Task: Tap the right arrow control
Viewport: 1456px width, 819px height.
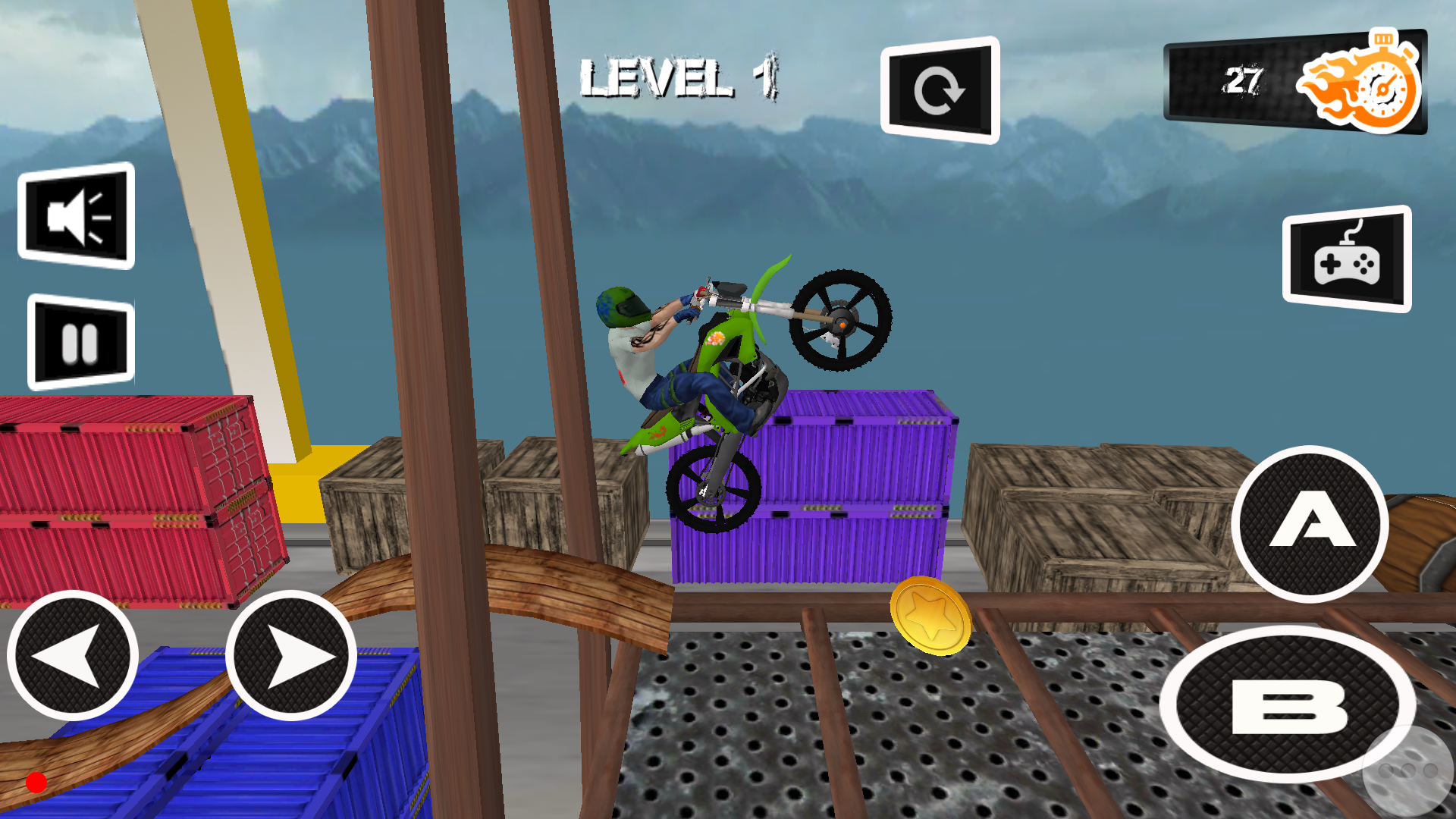Action: tap(291, 656)
